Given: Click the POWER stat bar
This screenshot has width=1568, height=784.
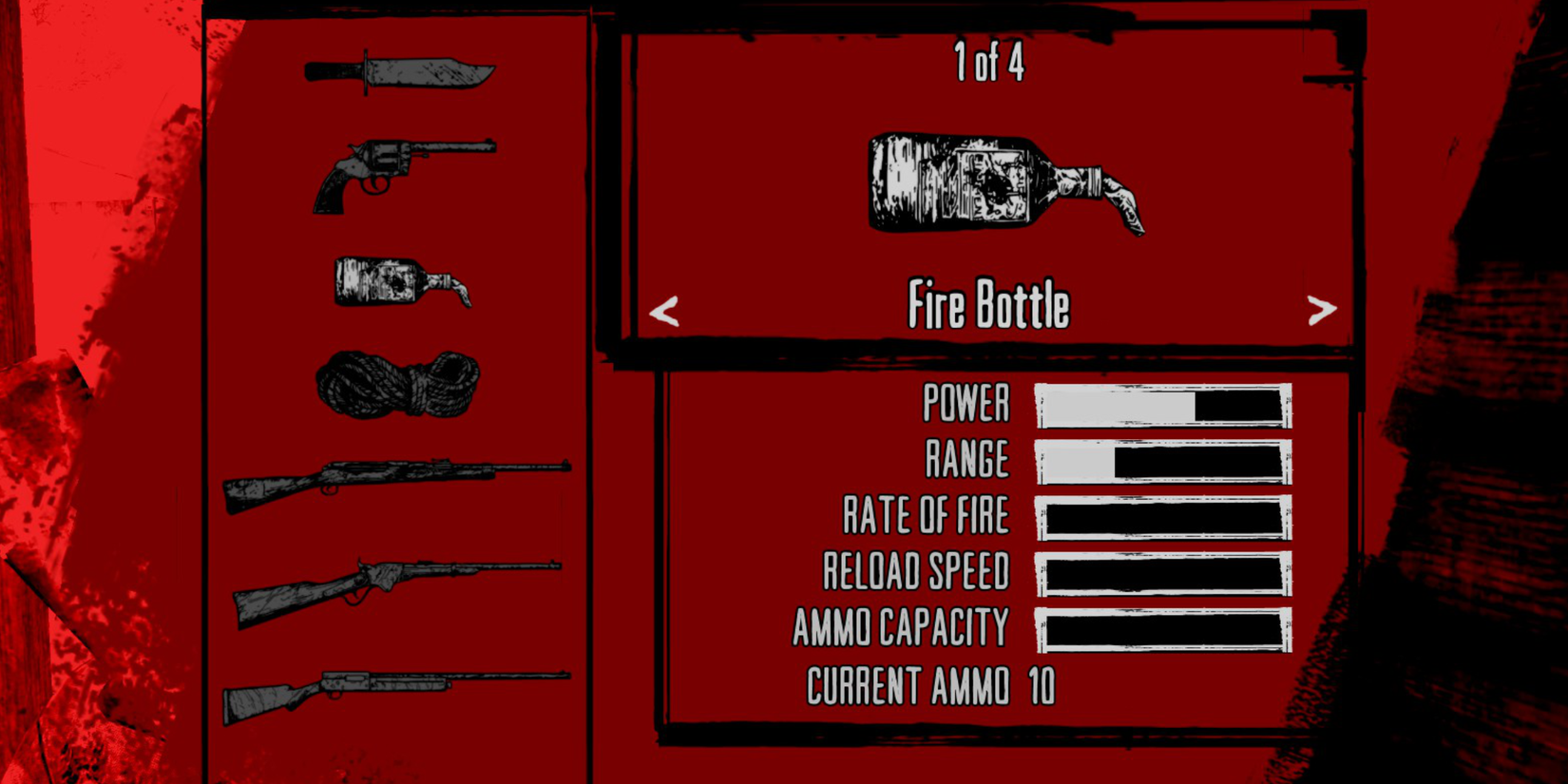Looking at the screenshot, I should pos(1163,404).
